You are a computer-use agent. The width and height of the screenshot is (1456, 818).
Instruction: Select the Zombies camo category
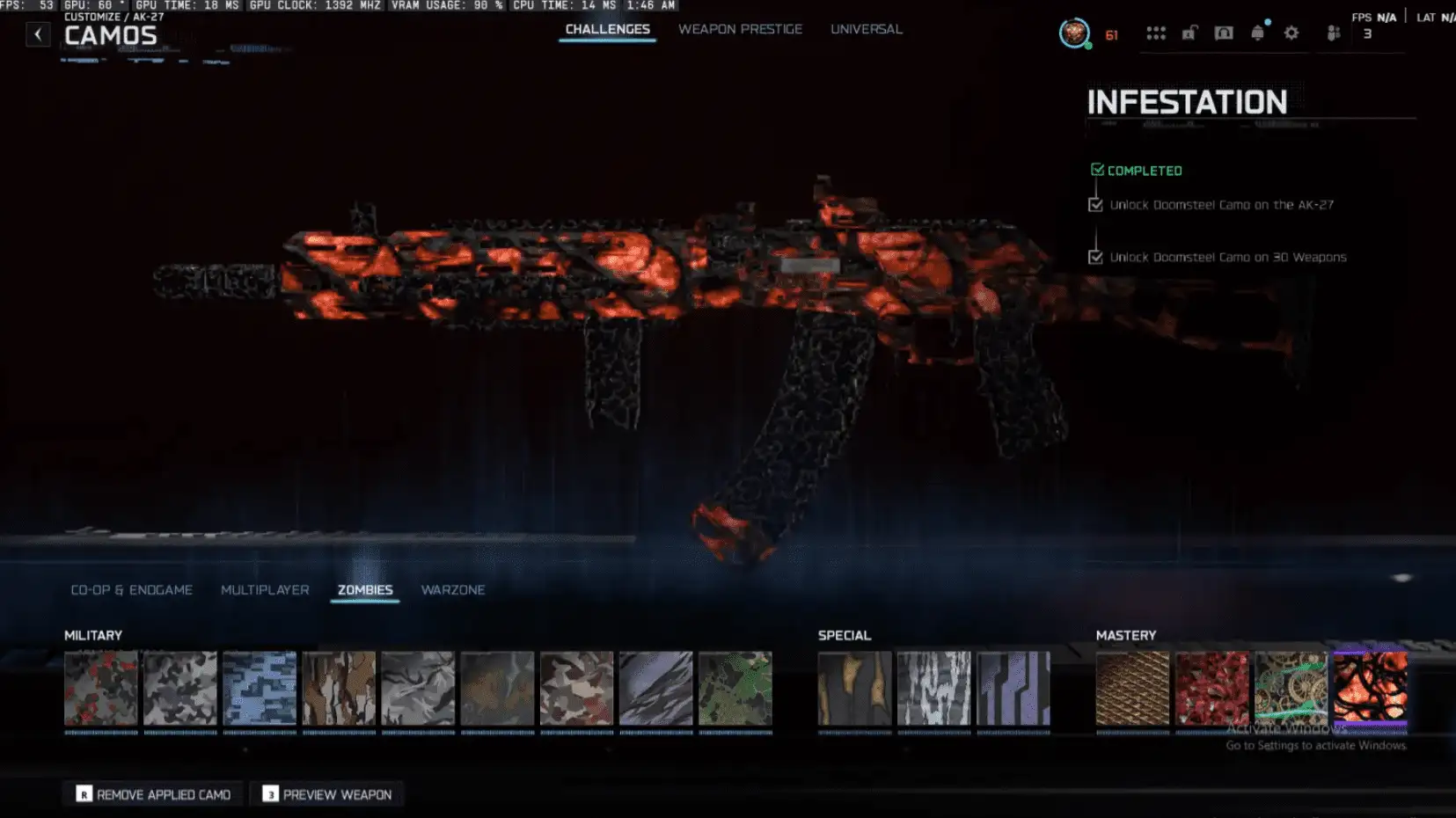click(365, 590)
